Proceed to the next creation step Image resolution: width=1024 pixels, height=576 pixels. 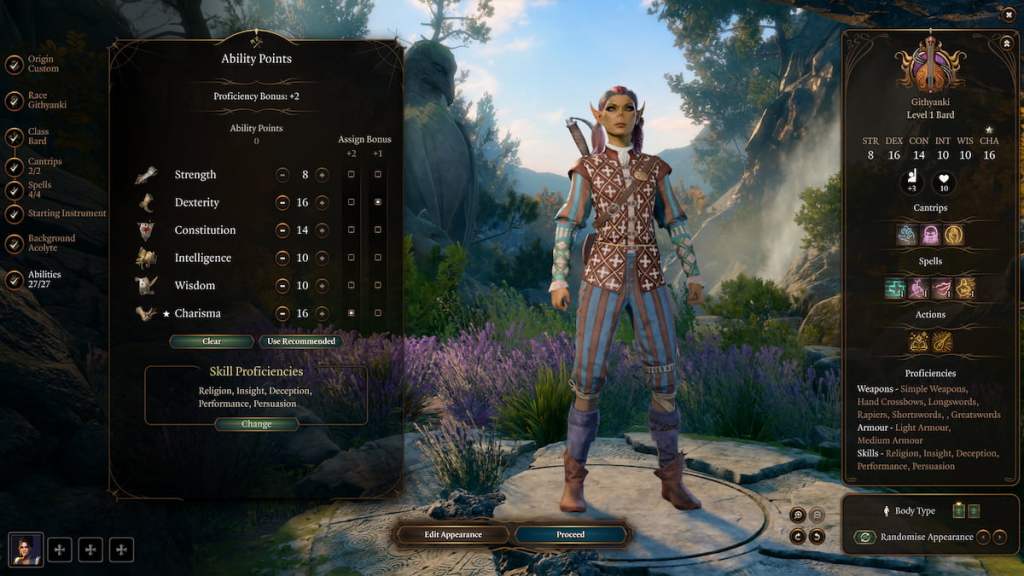[x=571, y=535]
